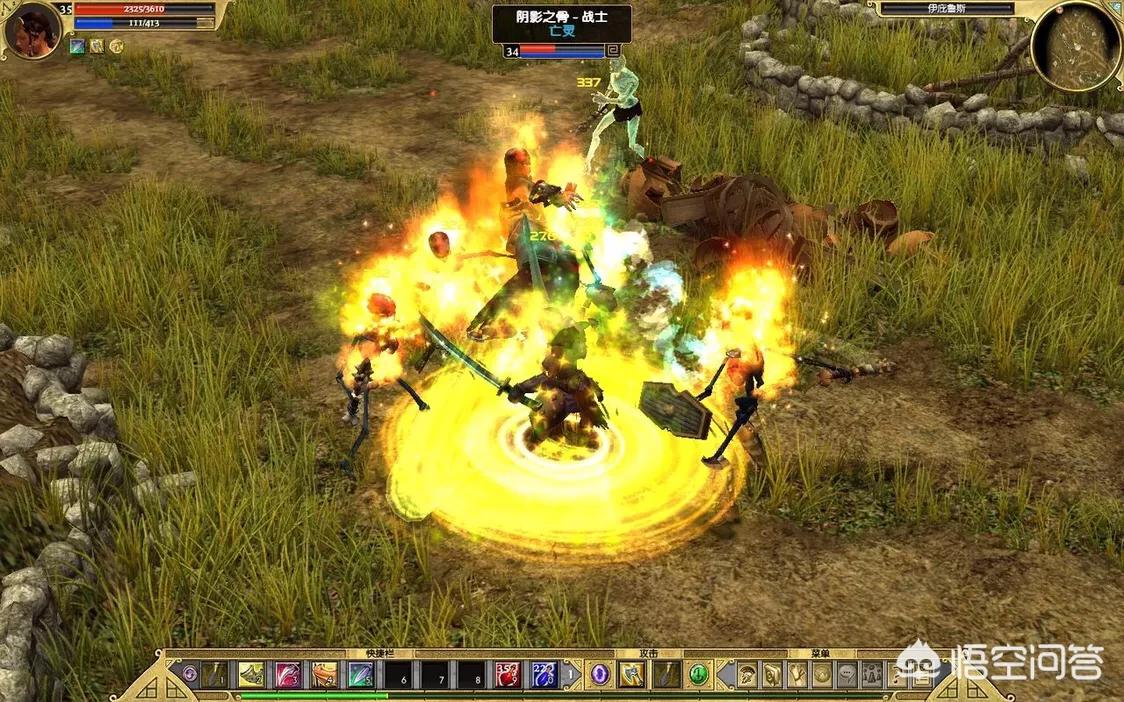Use the red health potion slot

(507, 675)
